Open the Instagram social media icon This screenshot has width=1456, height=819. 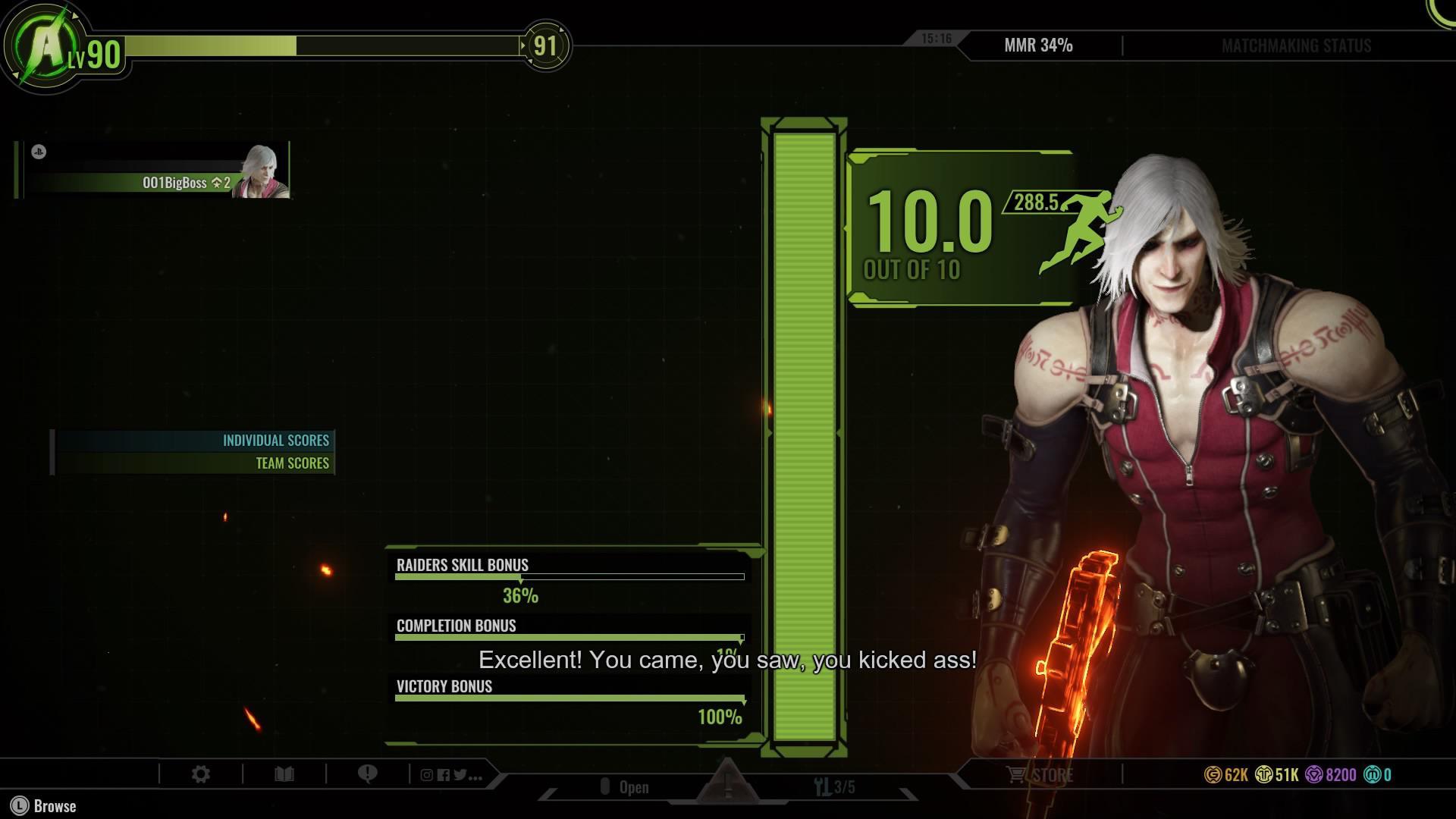pyautogui.click(x=427, y=775)
